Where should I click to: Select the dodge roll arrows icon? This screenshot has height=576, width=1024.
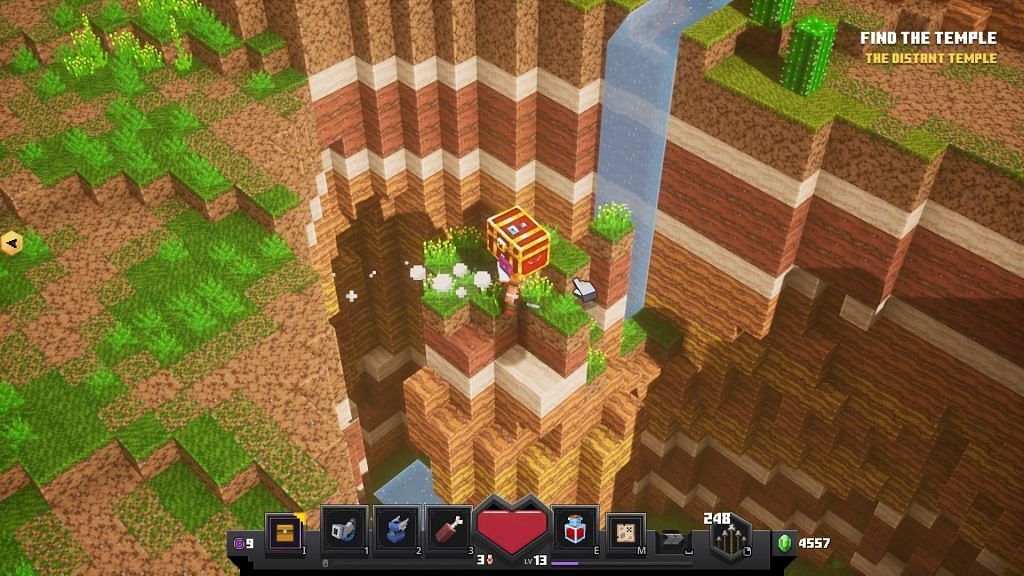(x=672, y=538)
